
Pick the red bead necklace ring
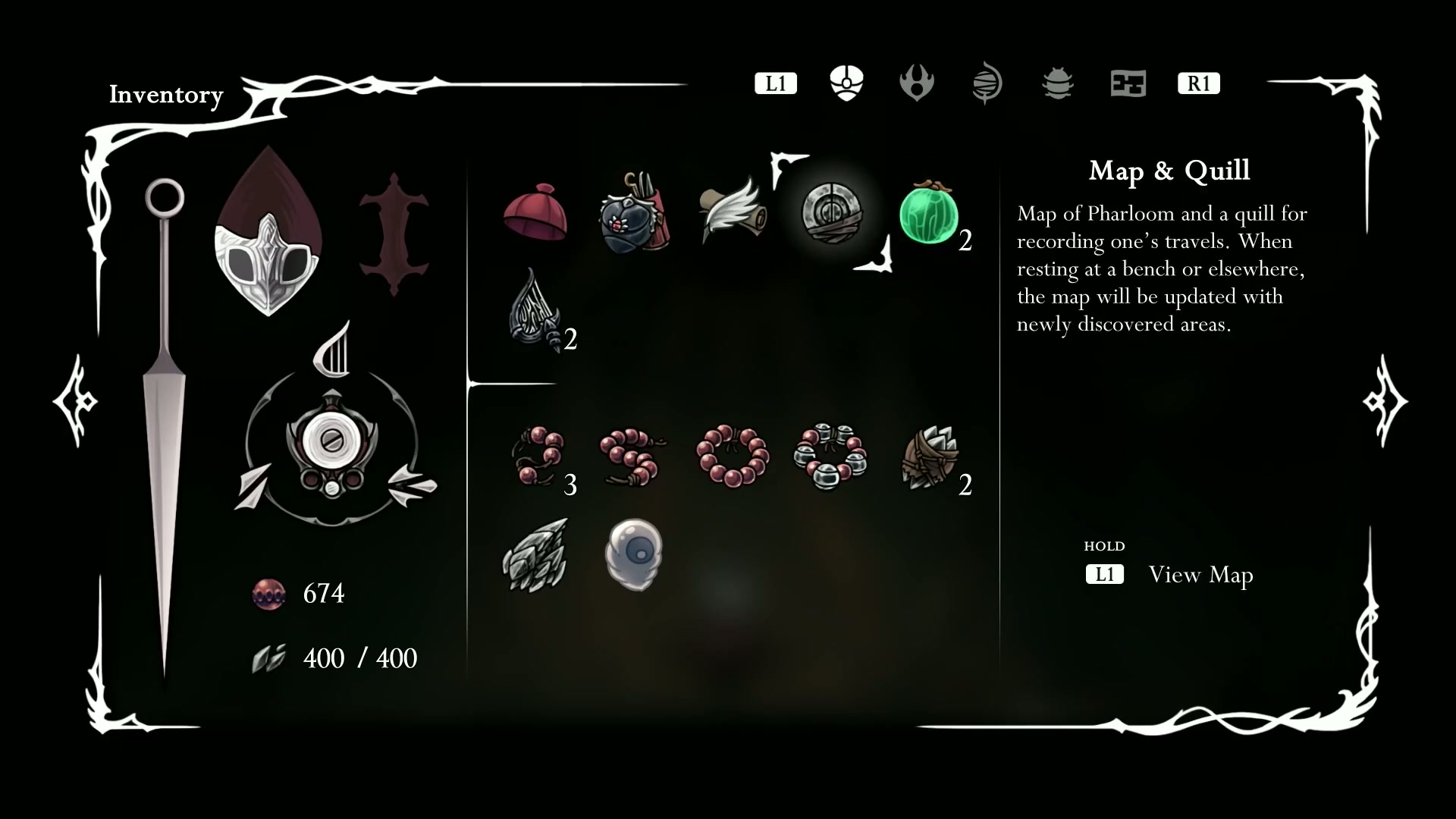tap(733, 457)
